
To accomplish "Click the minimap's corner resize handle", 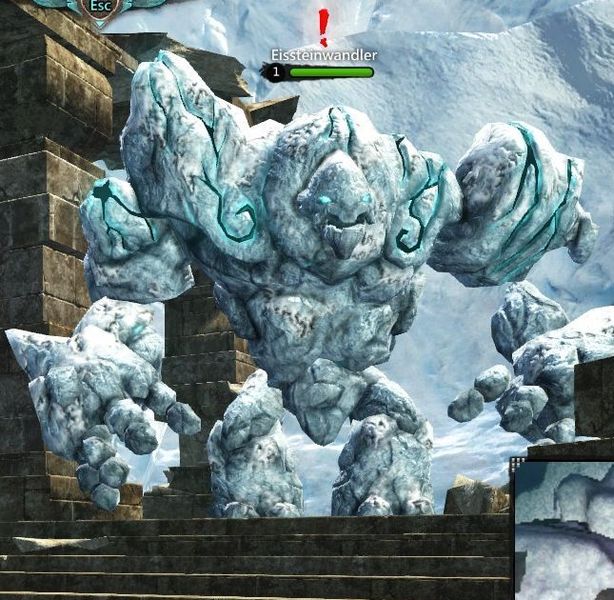I will coord(517,464).
